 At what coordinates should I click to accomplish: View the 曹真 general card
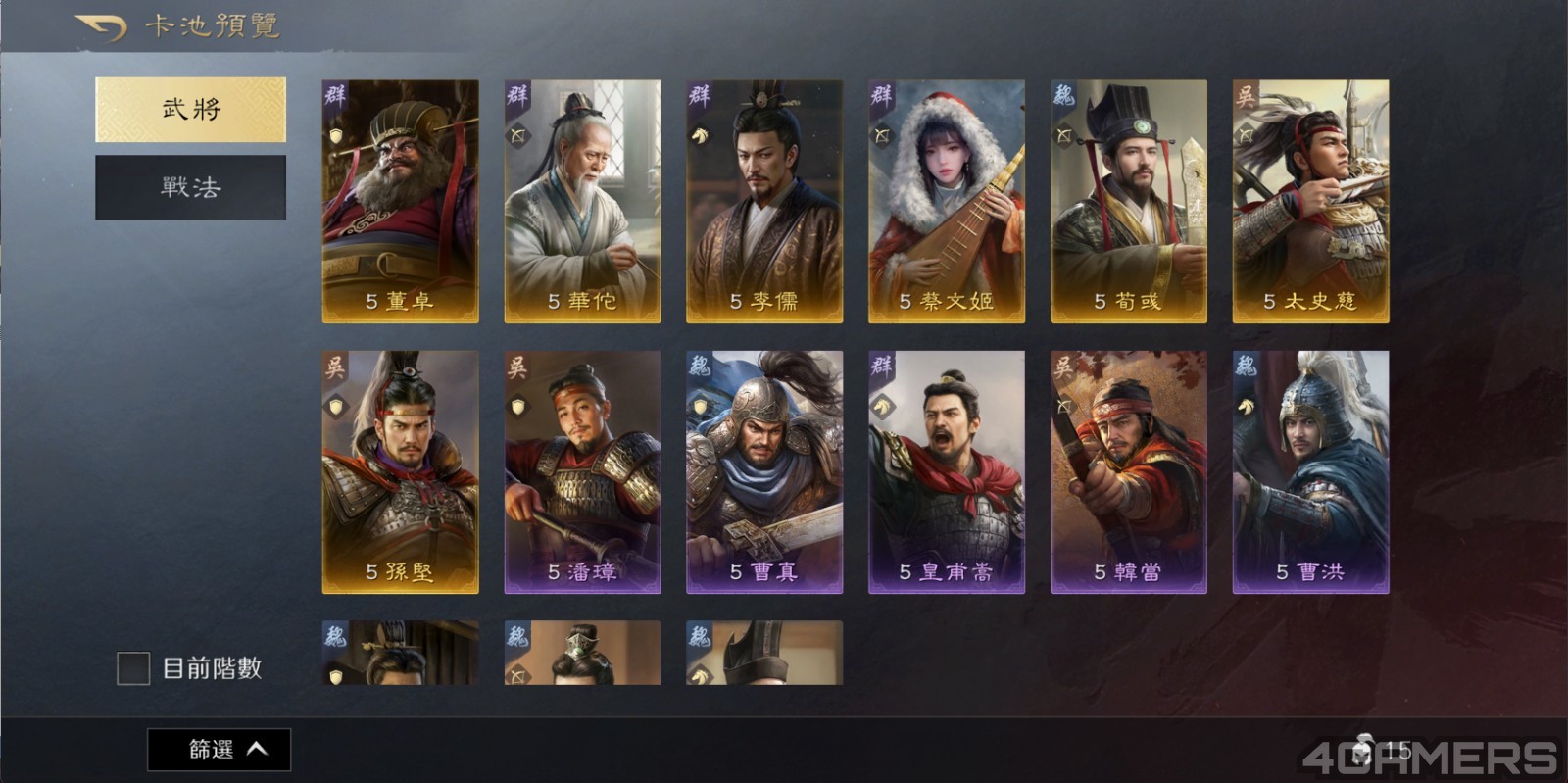pos(764,471)
